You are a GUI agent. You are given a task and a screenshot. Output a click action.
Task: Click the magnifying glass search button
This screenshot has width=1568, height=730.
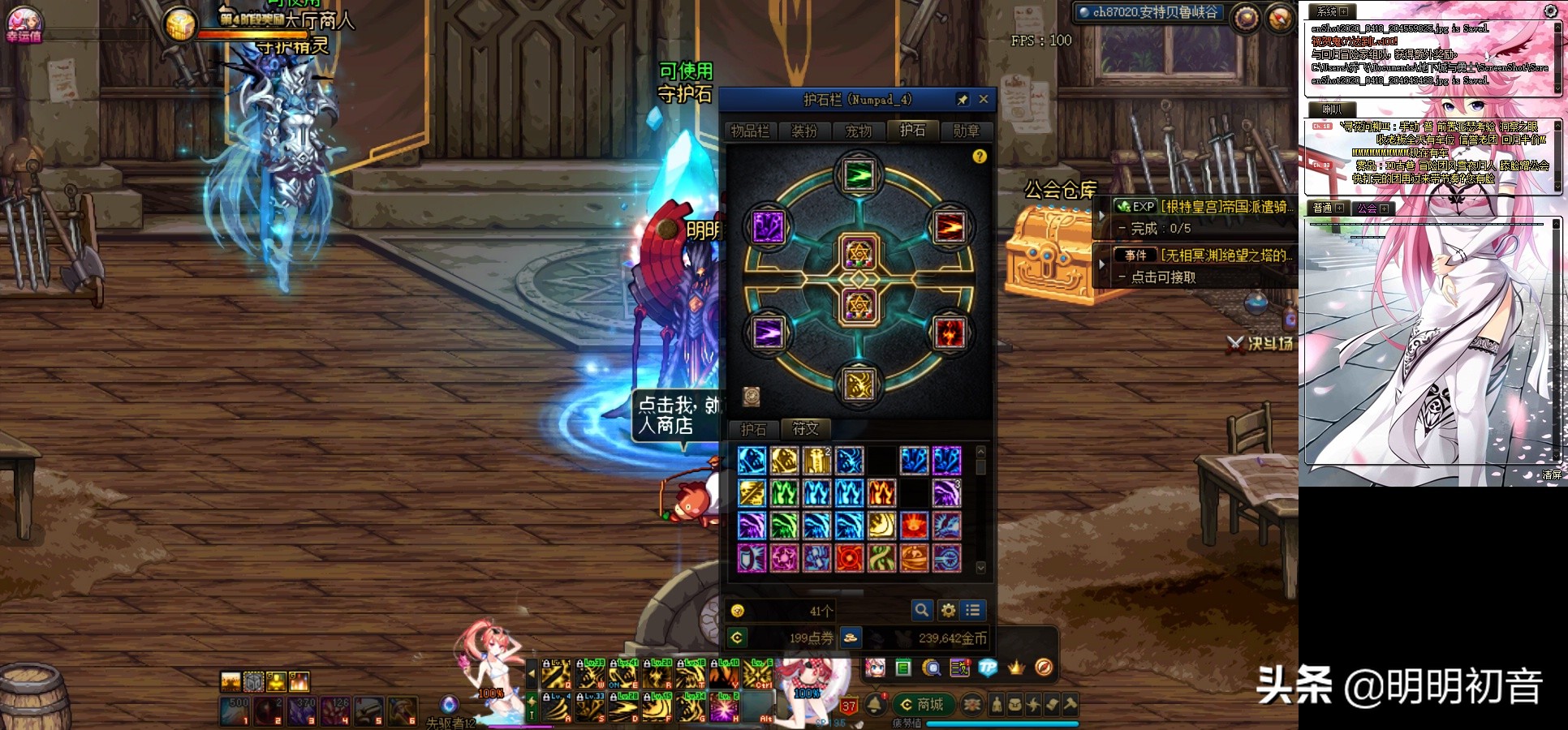(921, 610)
